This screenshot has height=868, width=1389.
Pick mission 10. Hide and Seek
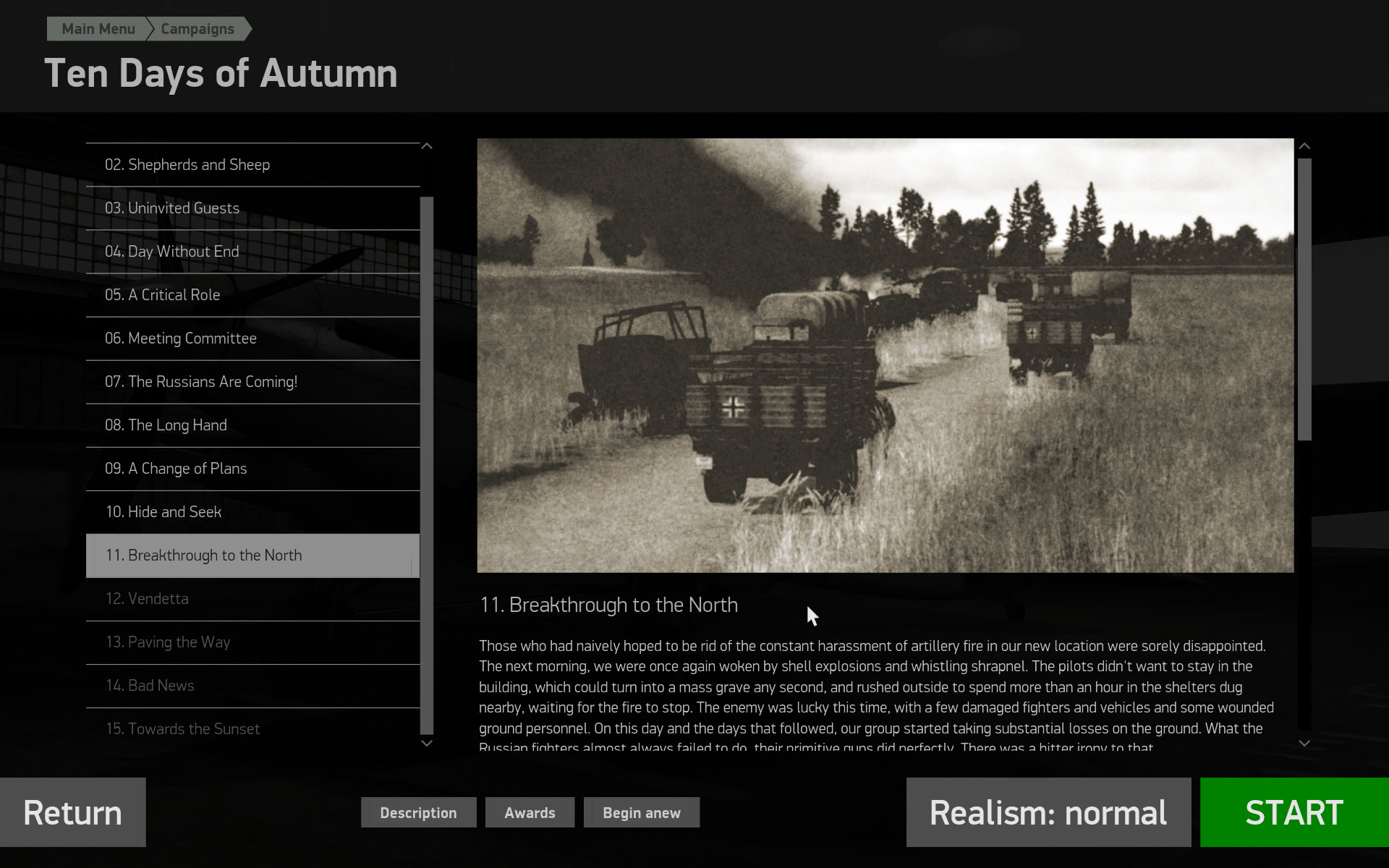pos(163,511)
